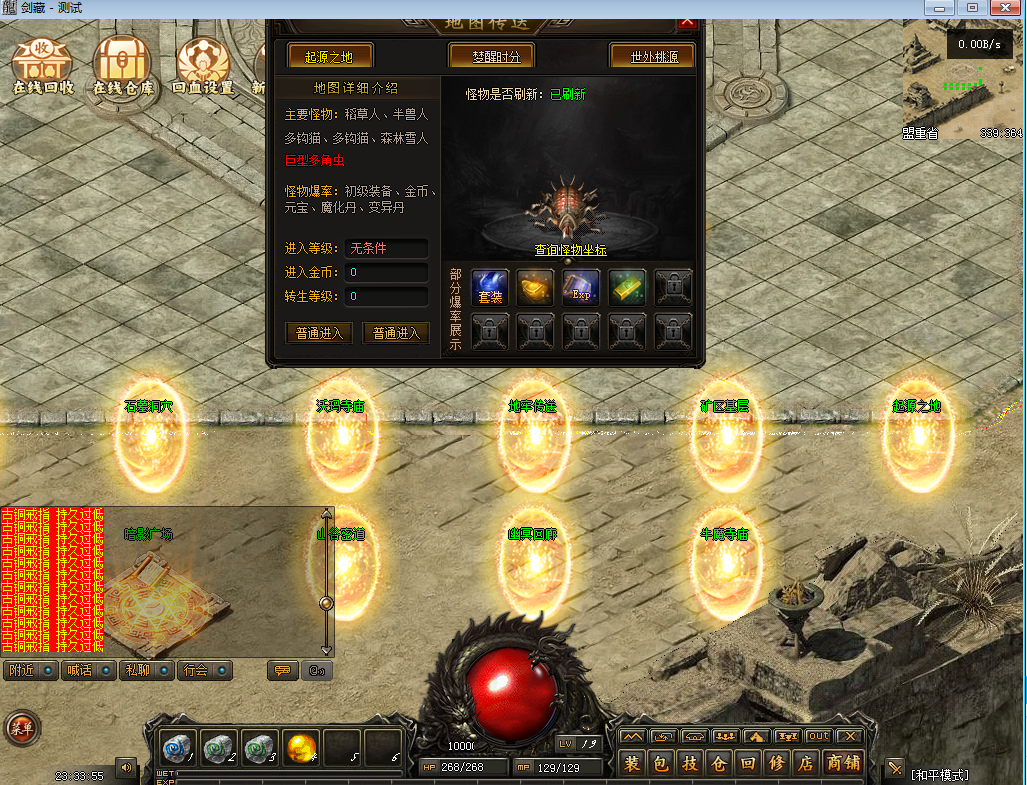1027x785 pixels.
Task: Open the round 菜单 menu button
Action: [21, 728]
